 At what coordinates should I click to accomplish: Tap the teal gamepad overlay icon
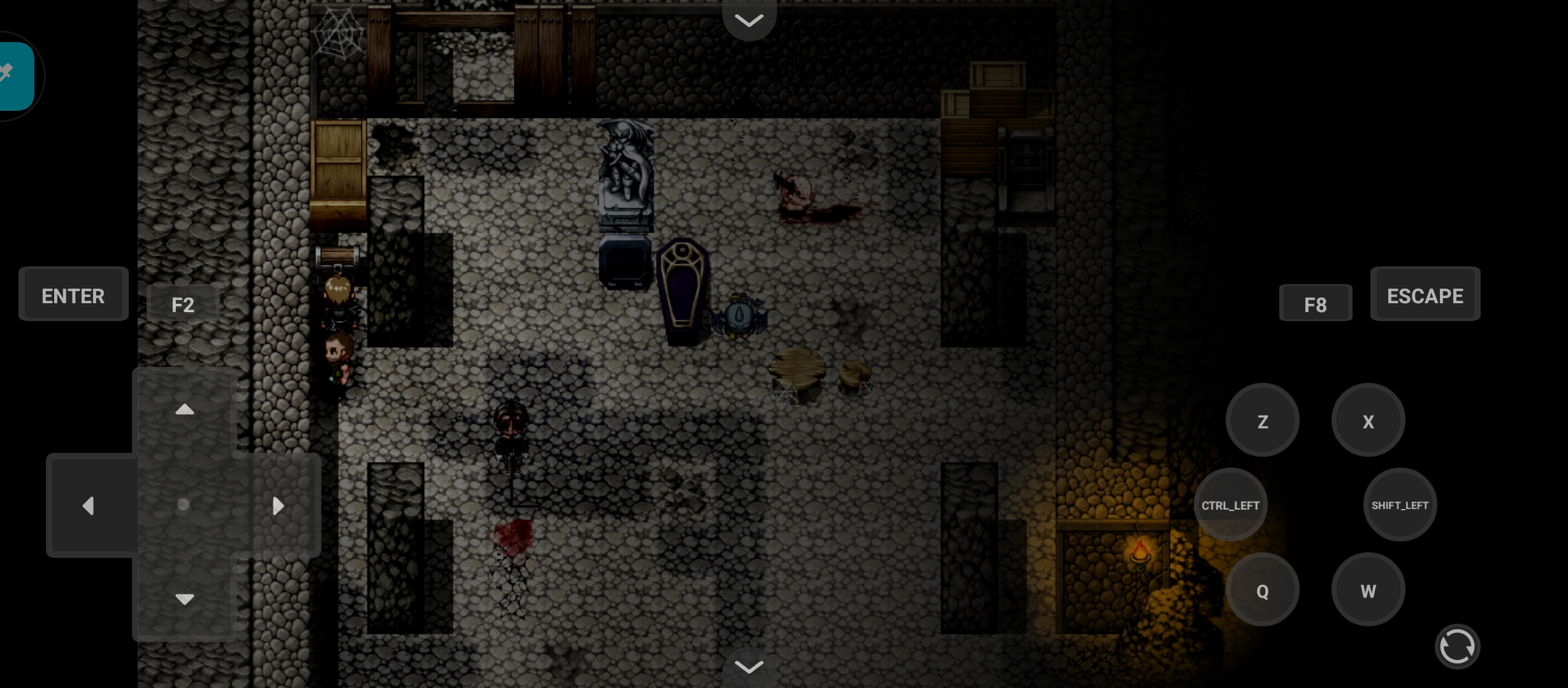click(10, 76)
